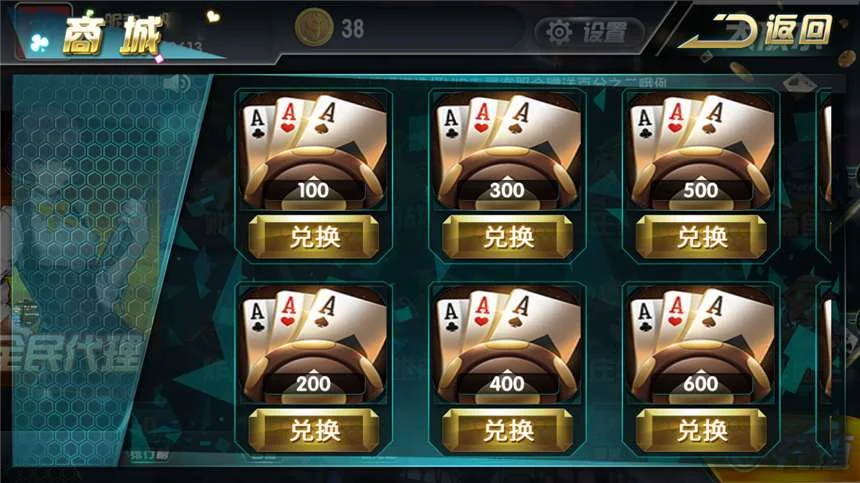This screenshot has width=860, height=483.
Task: Exchange the 300 card pack
Action: 507,237
